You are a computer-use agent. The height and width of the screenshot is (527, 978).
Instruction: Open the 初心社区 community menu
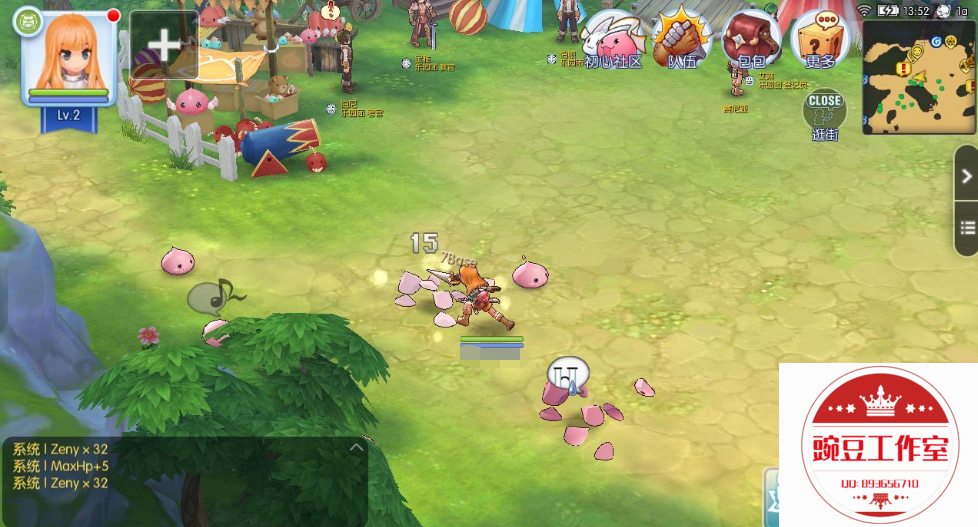tap(612, 40)
